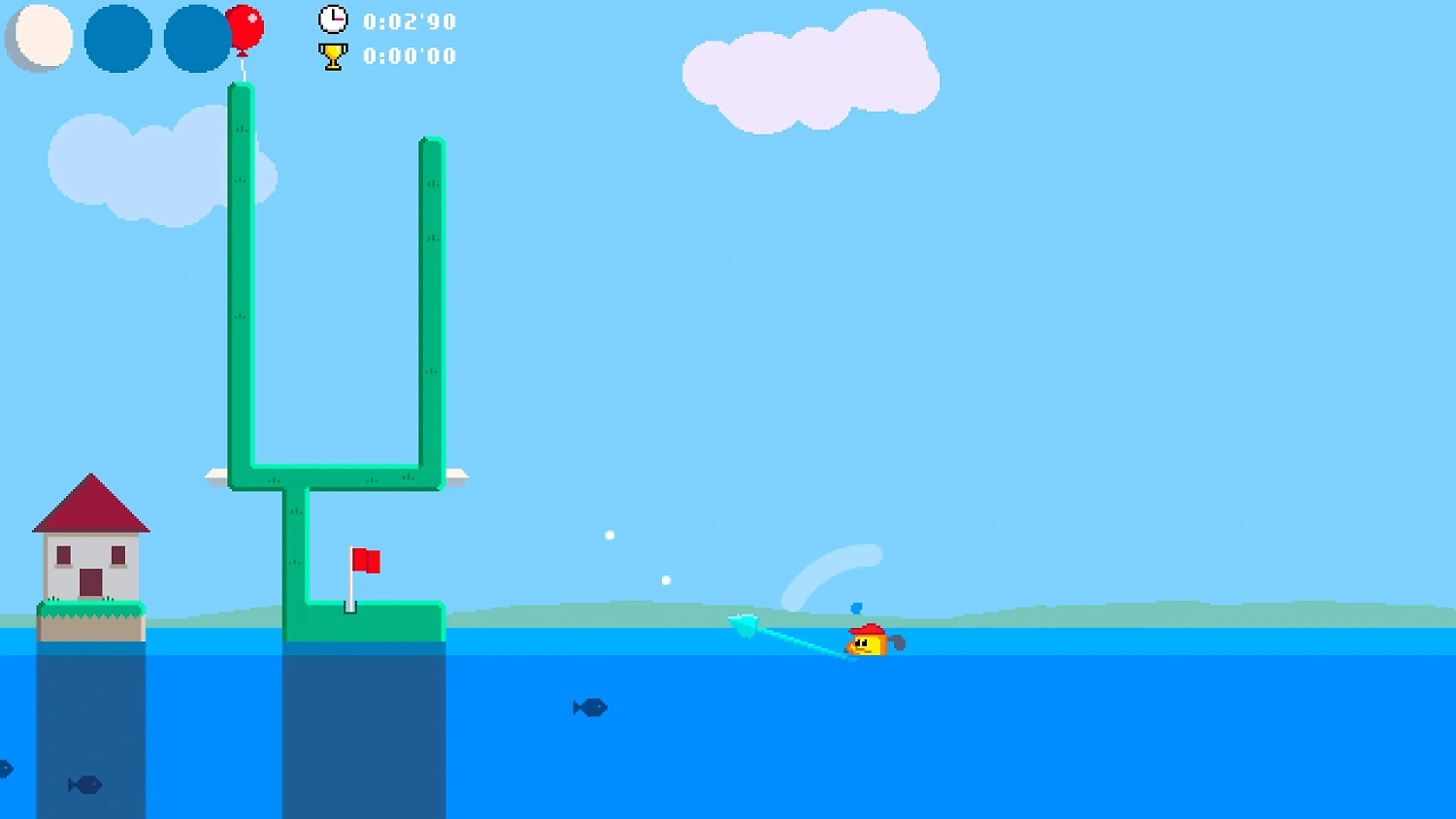Click the first blue ball counter
1456x819 pixels.
[x=118, y=39]
